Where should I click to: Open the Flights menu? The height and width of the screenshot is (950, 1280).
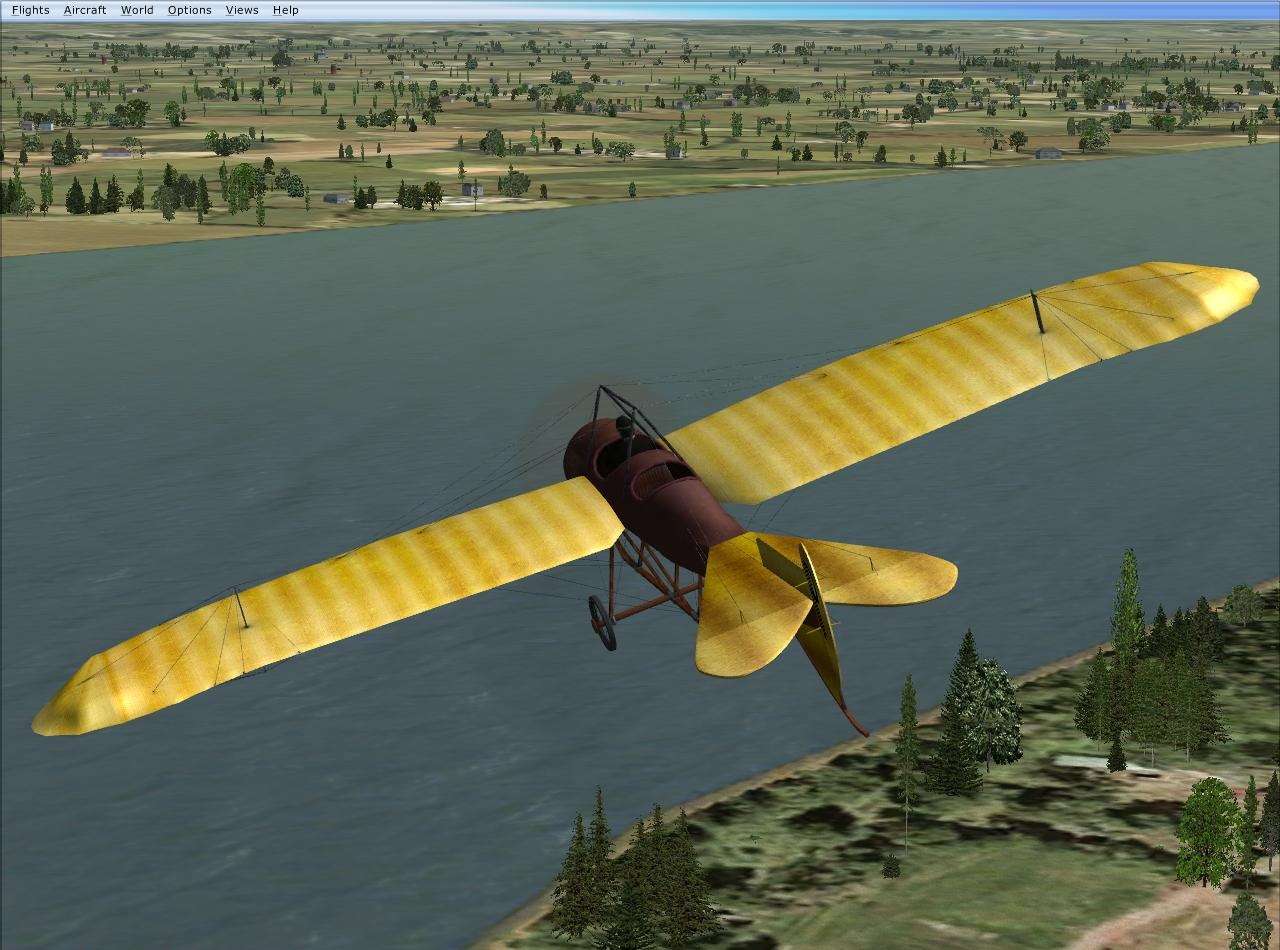29,9
